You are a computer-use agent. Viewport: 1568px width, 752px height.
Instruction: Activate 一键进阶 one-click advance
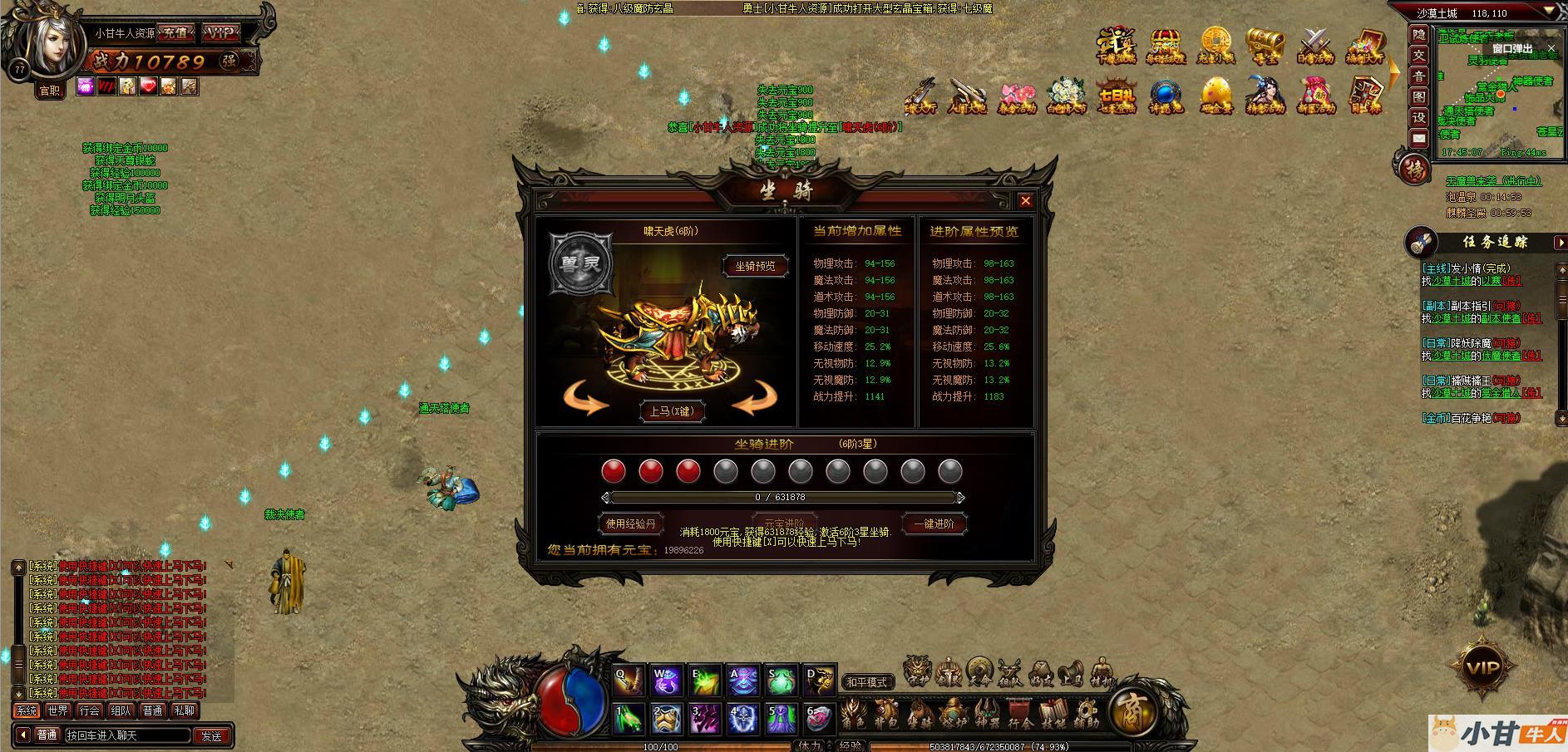coord(934,523)
